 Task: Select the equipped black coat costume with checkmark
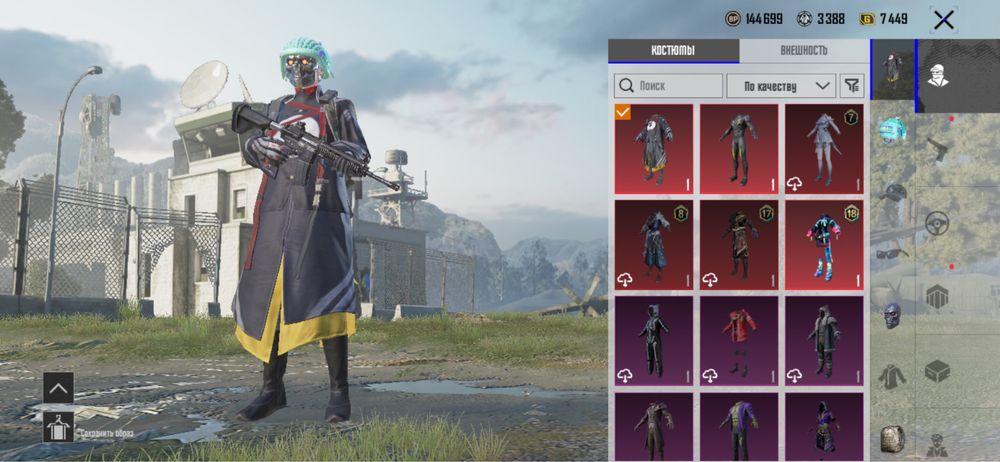point(654,149)
